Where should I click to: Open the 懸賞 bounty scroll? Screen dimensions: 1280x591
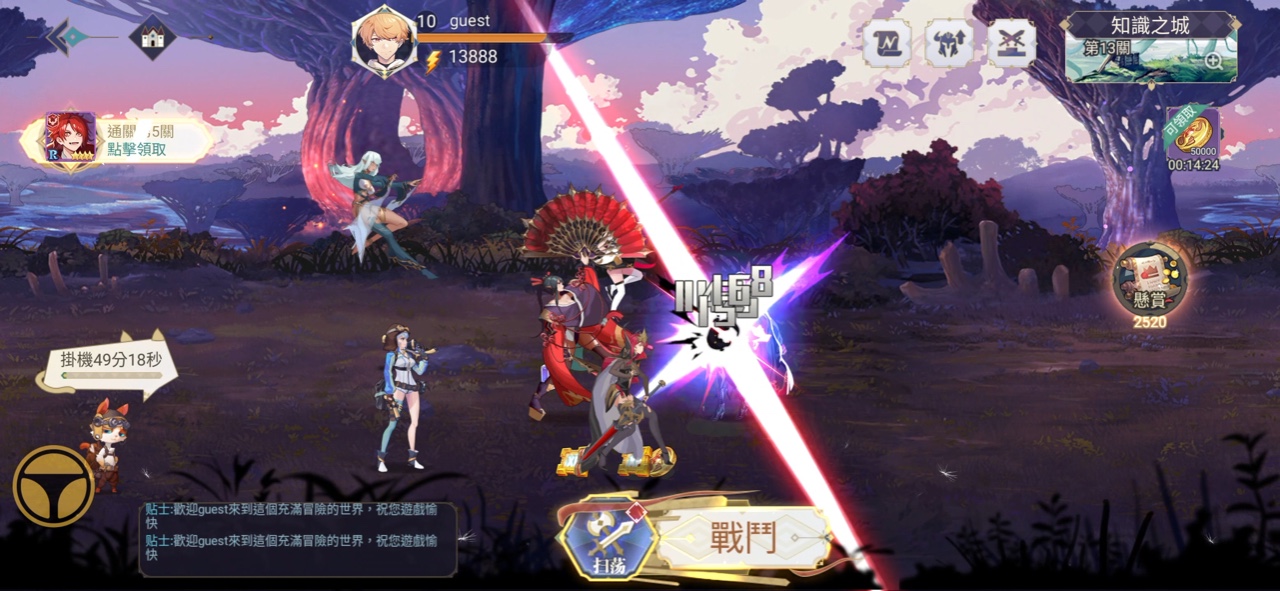pyautogui.click(x=1151, y=281)
